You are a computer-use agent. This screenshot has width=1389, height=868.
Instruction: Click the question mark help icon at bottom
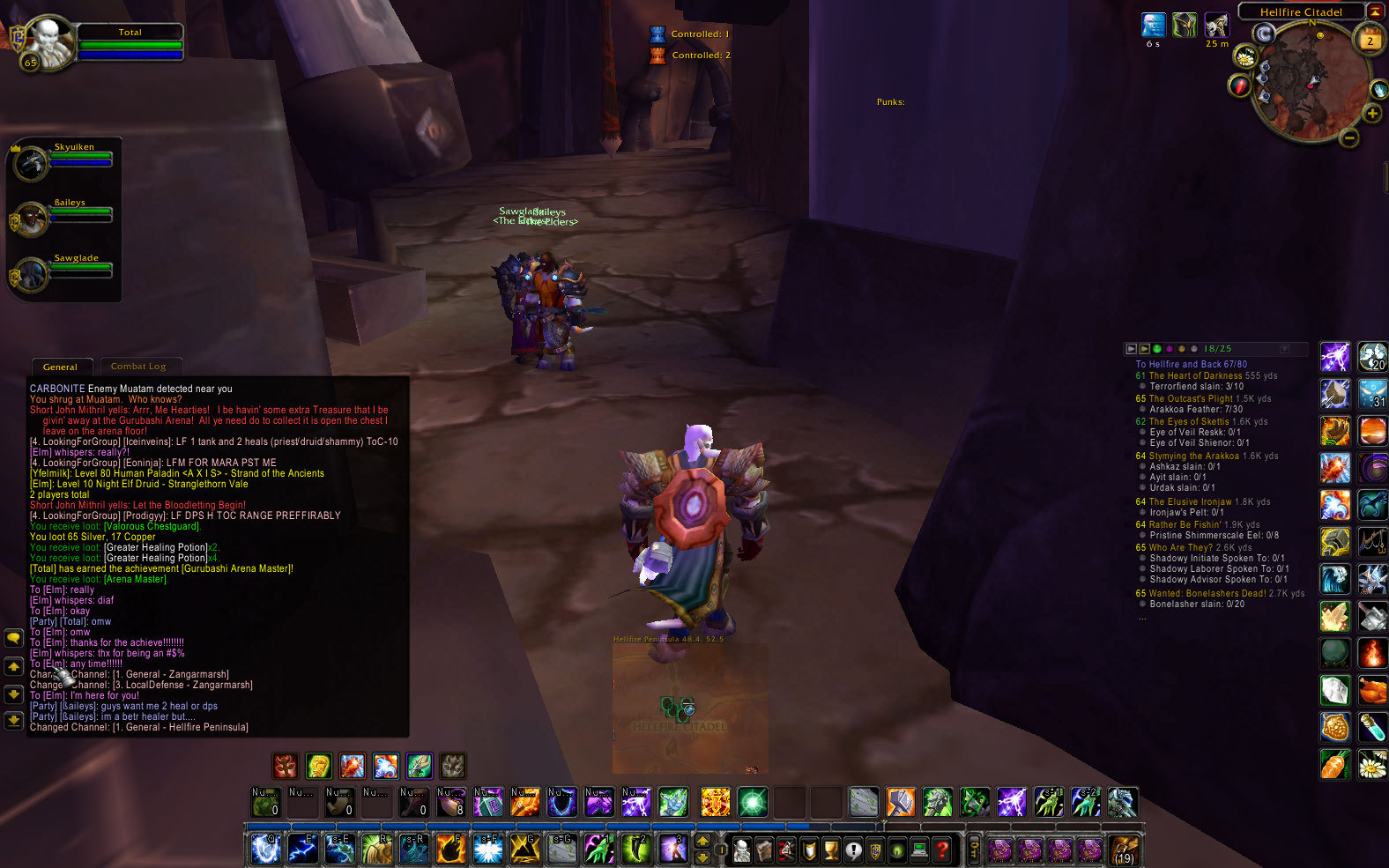pos(943,849)
